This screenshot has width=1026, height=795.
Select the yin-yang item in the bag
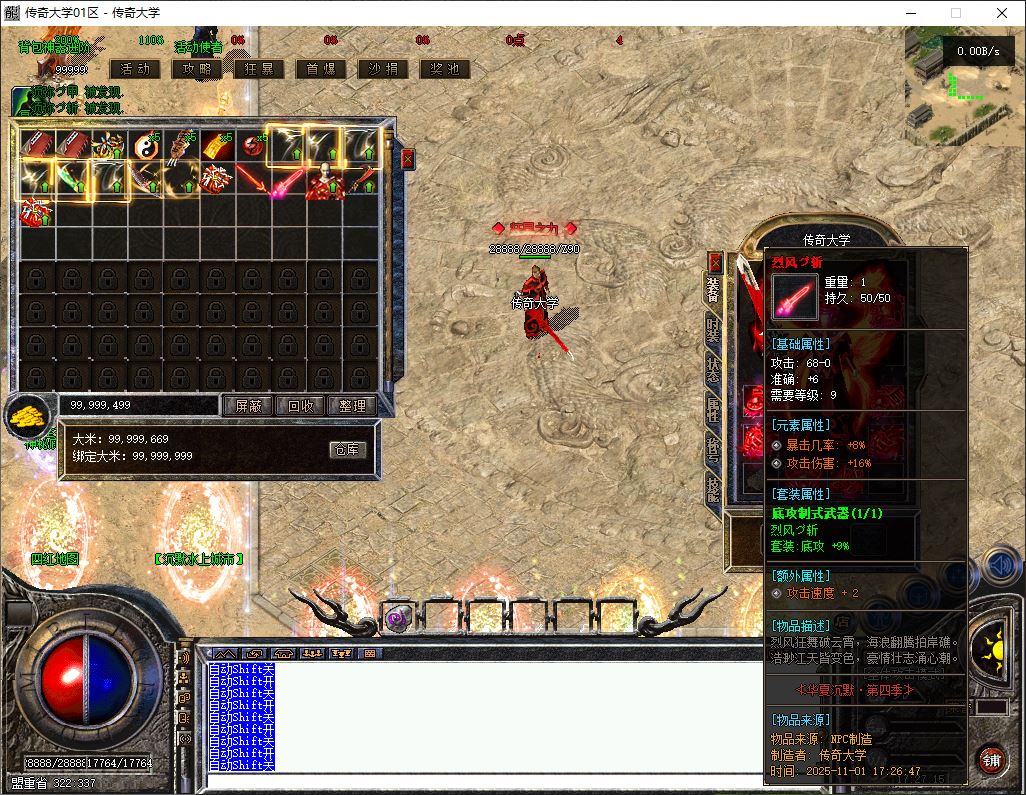coord(146,146)
